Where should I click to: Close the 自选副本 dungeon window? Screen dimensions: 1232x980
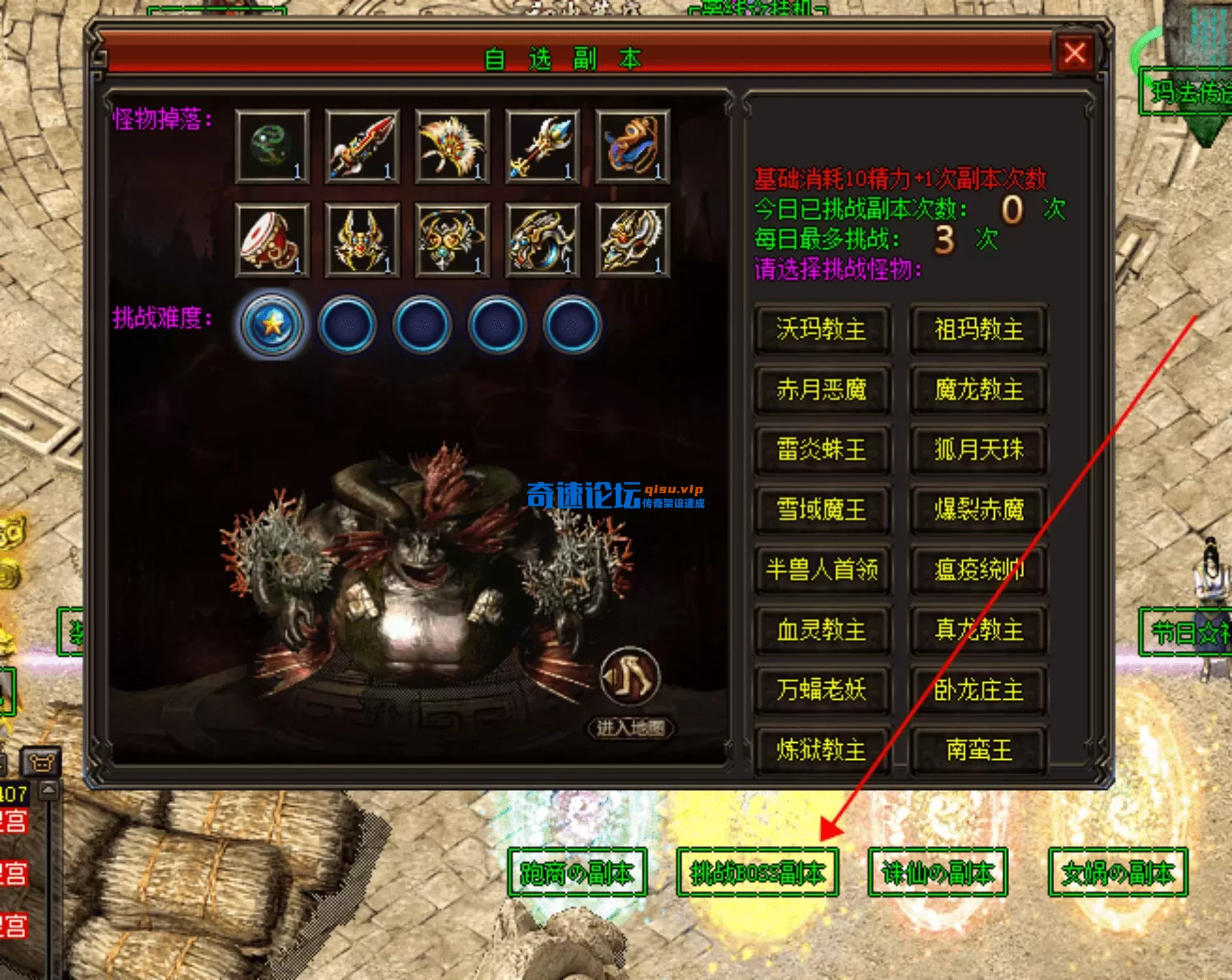[x=1074, y=53]
